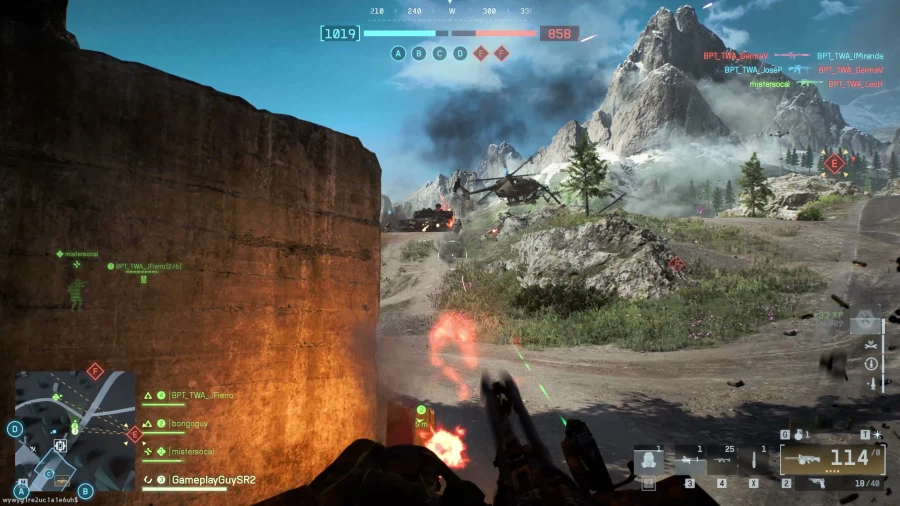Click the red E marker beside the minimap
The image size is (900, 506).
tap(134, 433)
